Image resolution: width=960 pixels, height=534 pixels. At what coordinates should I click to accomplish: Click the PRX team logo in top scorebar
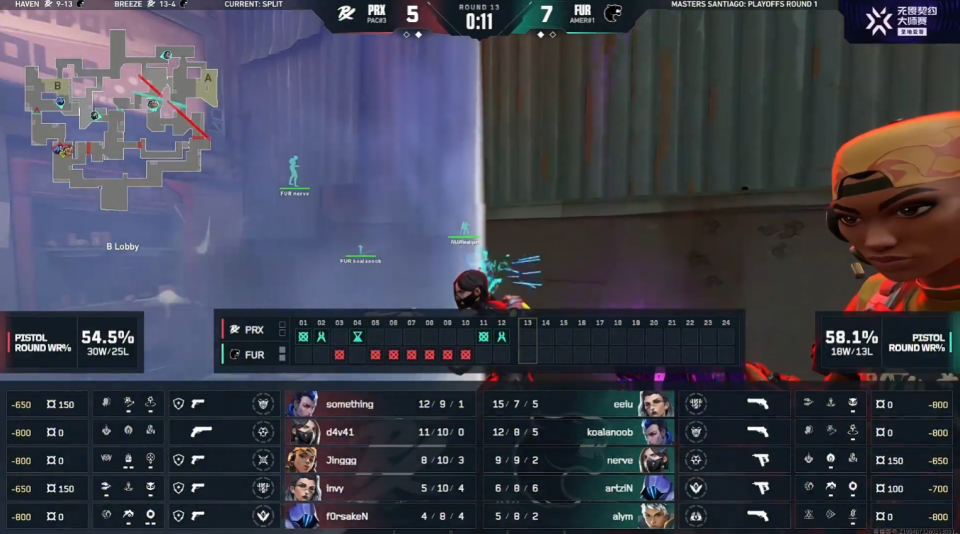point(346,14)
